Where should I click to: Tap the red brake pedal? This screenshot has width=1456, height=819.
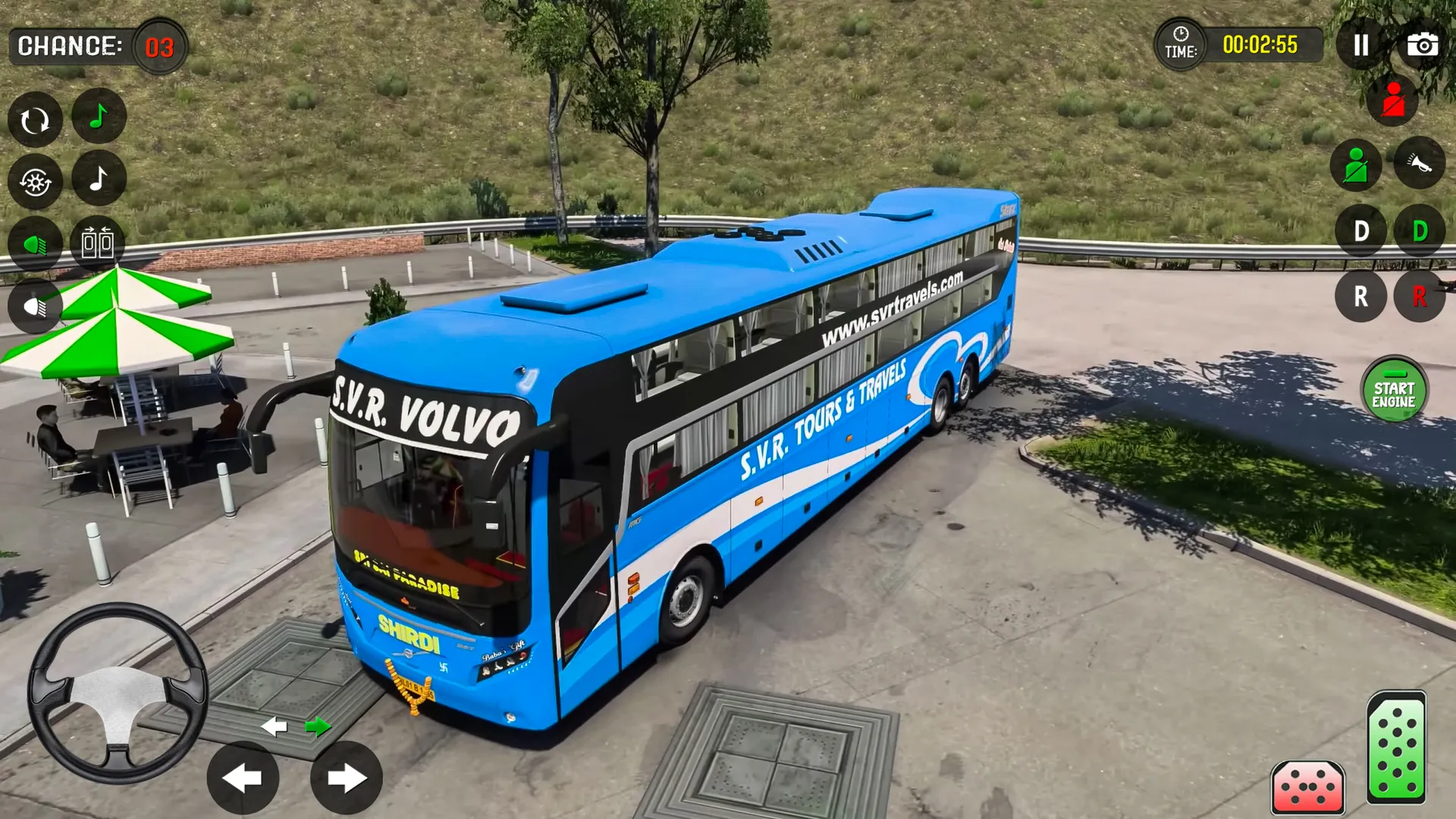coord(1307,786)
